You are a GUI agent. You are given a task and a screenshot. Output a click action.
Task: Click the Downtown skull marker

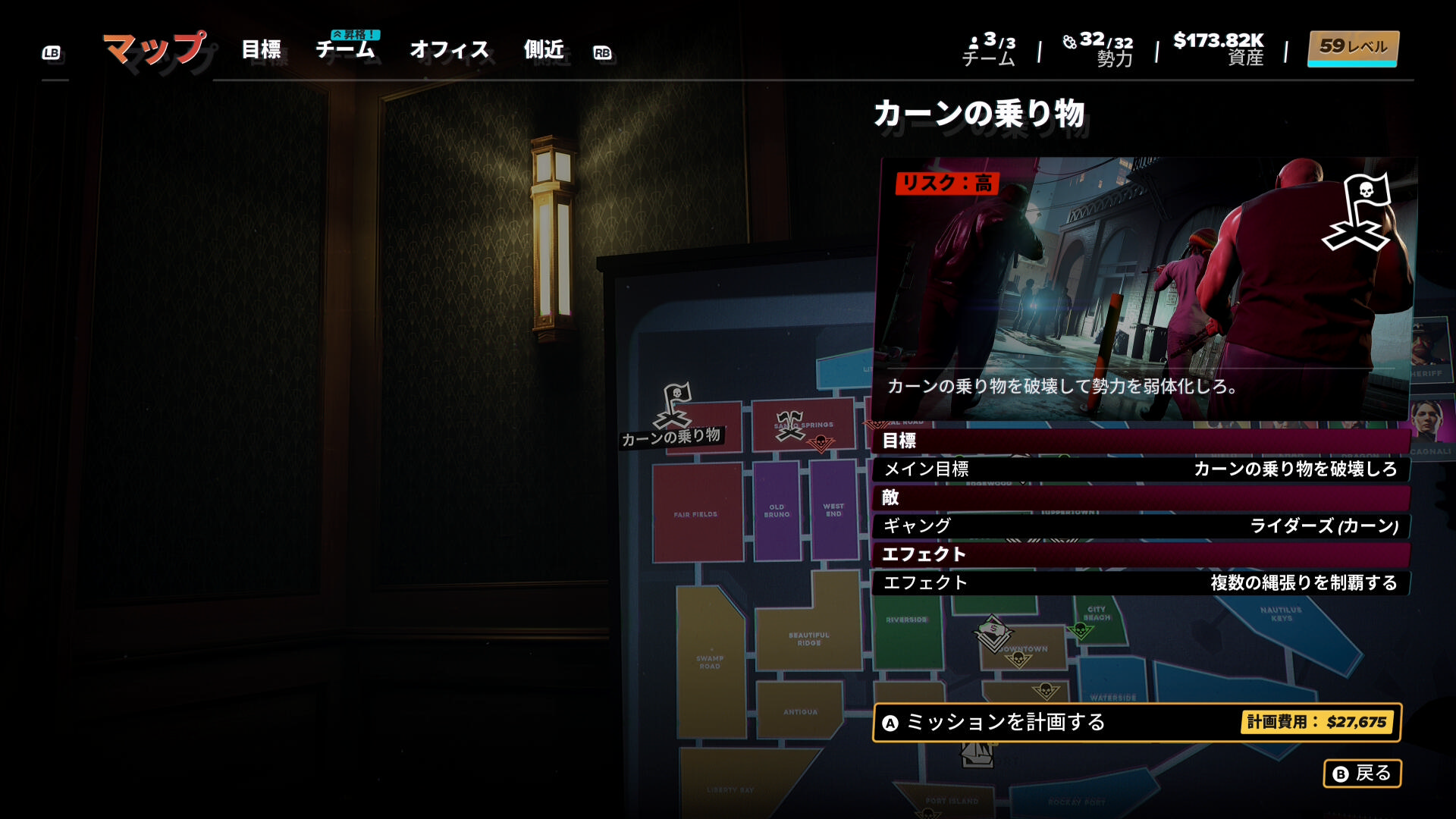coord(1018,660)
